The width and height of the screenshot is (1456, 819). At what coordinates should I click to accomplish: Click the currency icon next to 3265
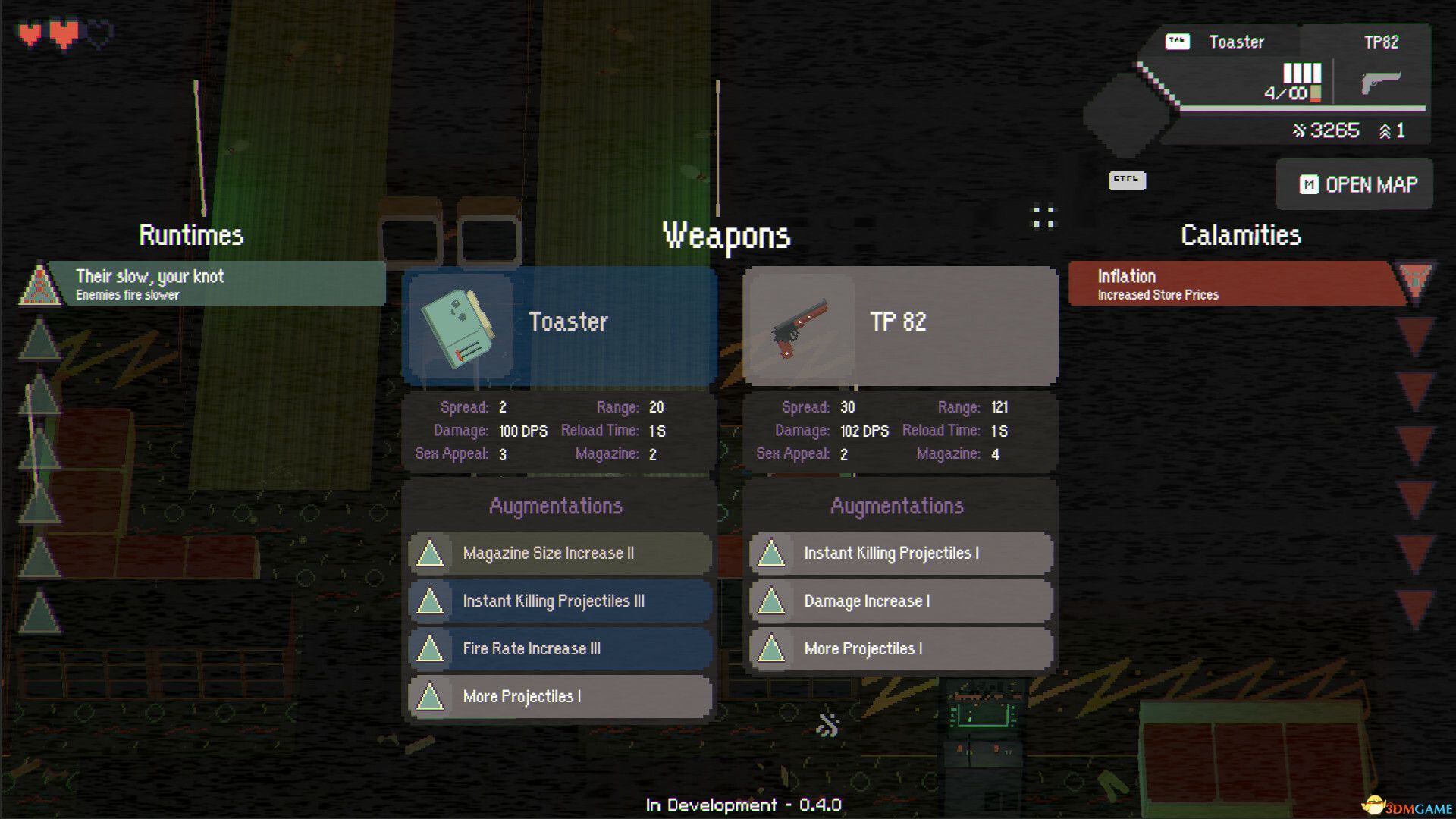click(1300, 130)
